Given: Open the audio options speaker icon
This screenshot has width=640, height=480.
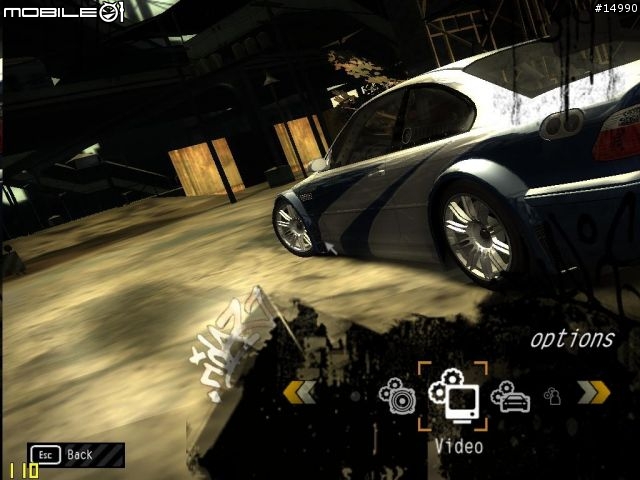Looking at the screenshot, I should pos(397,395).
